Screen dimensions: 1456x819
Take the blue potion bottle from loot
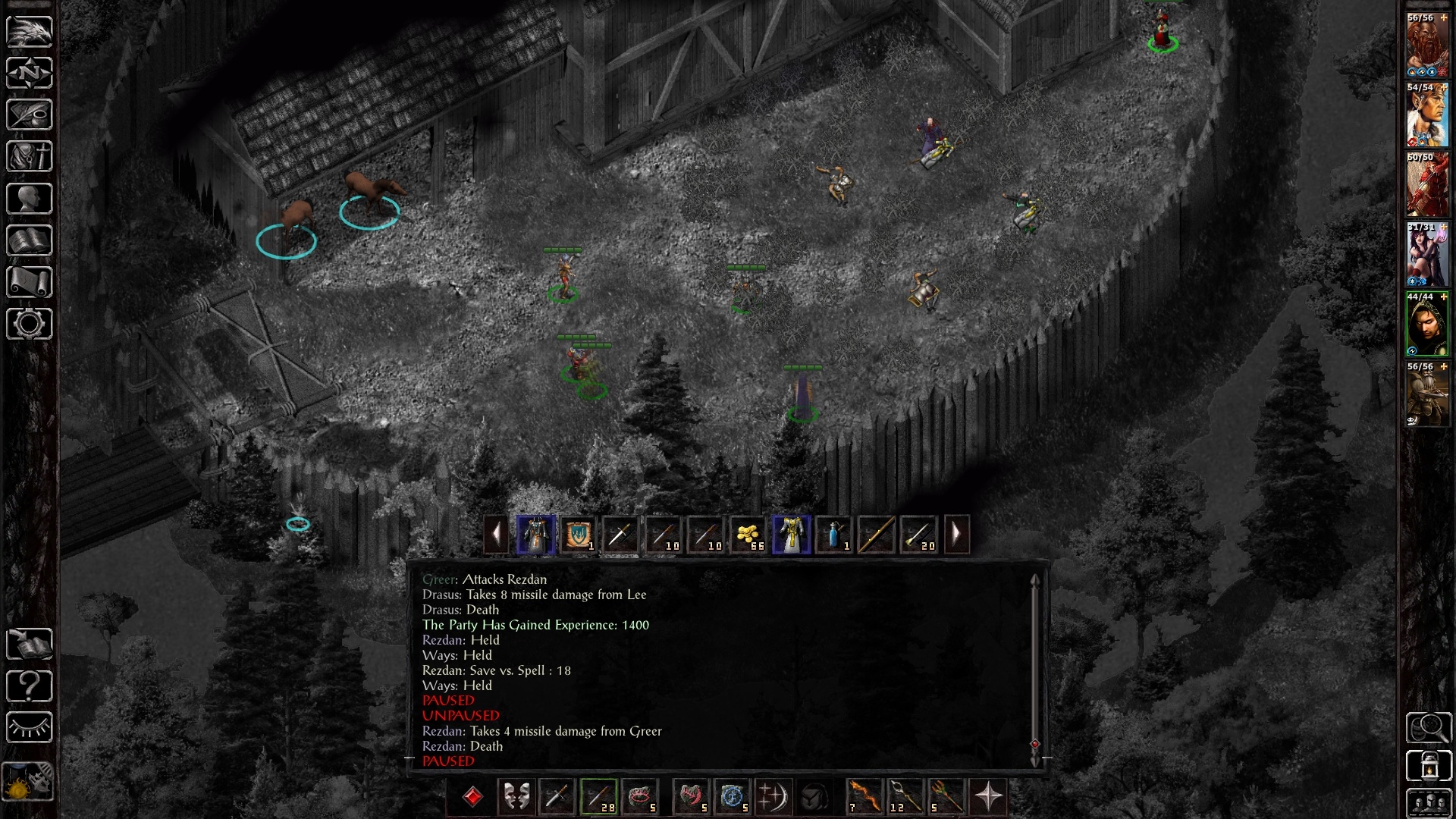(x=834, y=535)
